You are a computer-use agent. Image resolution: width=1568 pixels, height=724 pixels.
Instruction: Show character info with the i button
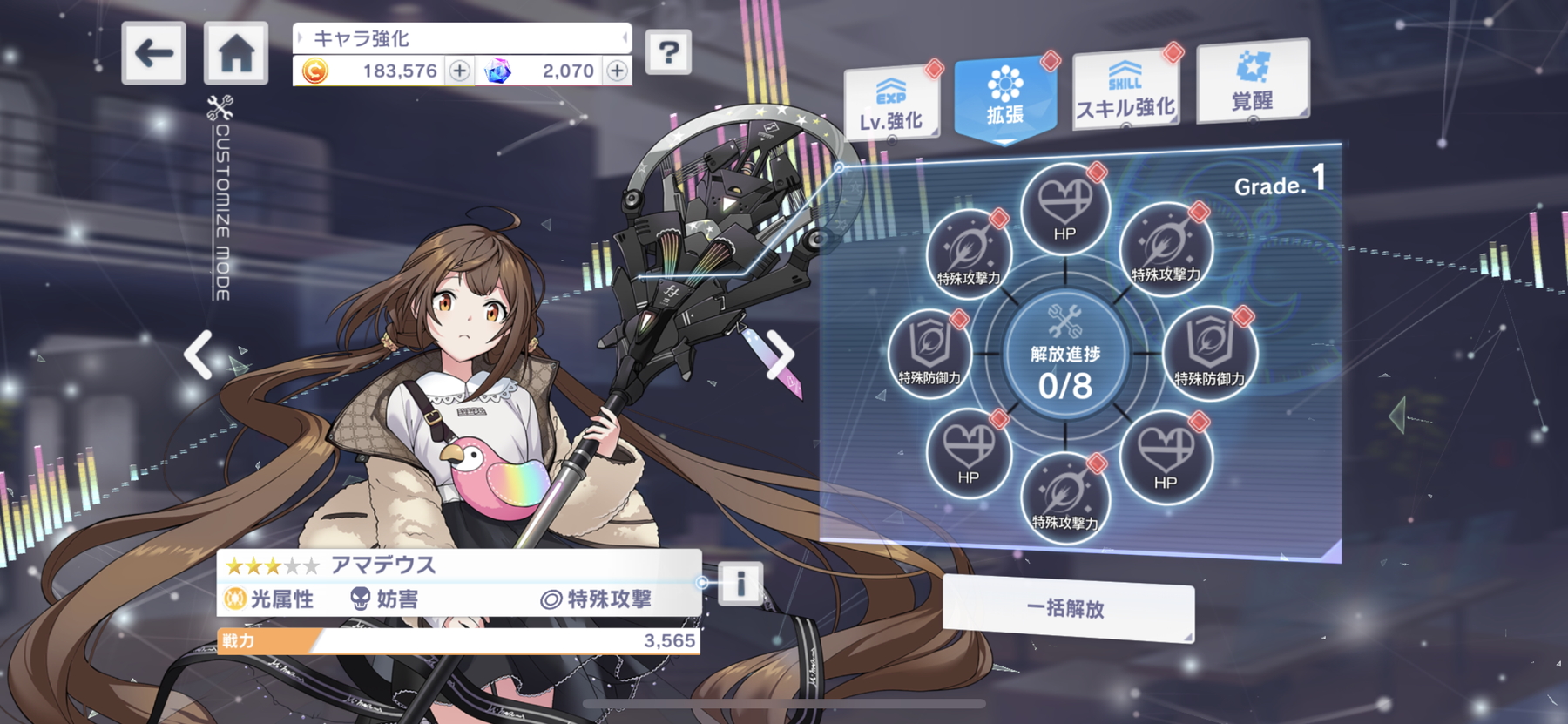click(x=740, y=583)
